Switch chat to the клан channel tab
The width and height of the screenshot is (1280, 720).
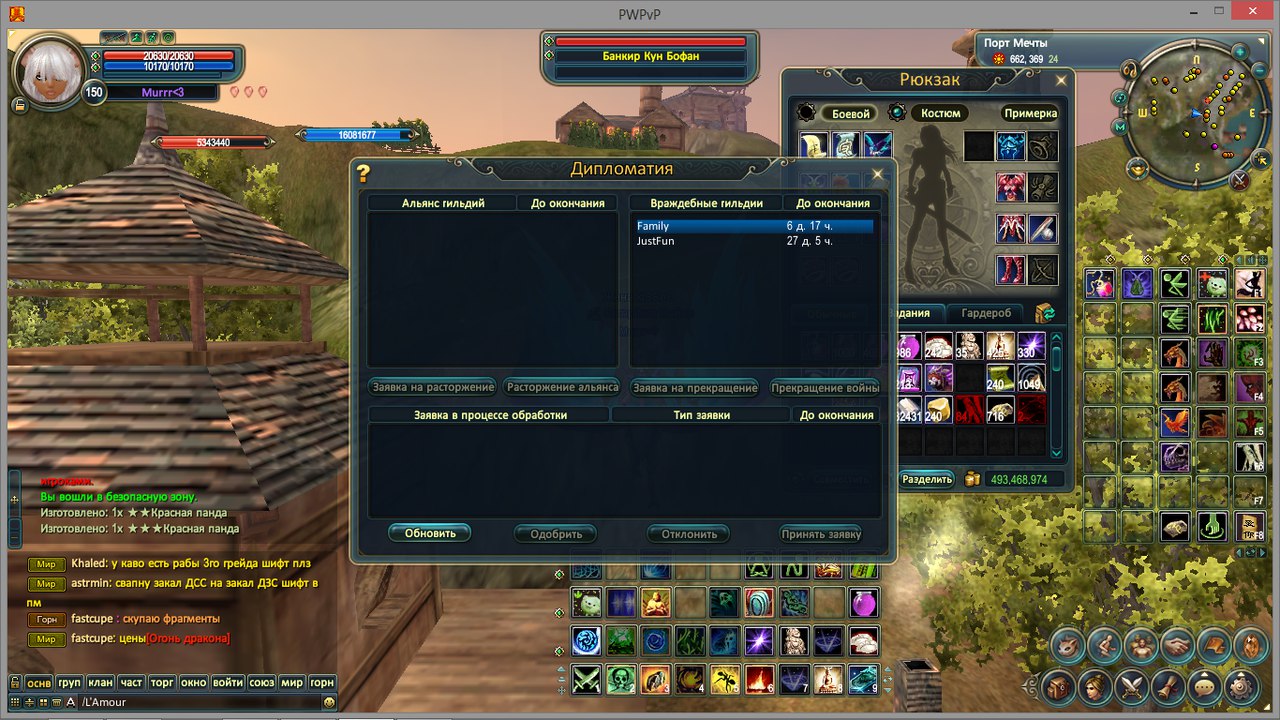(100, 683)
